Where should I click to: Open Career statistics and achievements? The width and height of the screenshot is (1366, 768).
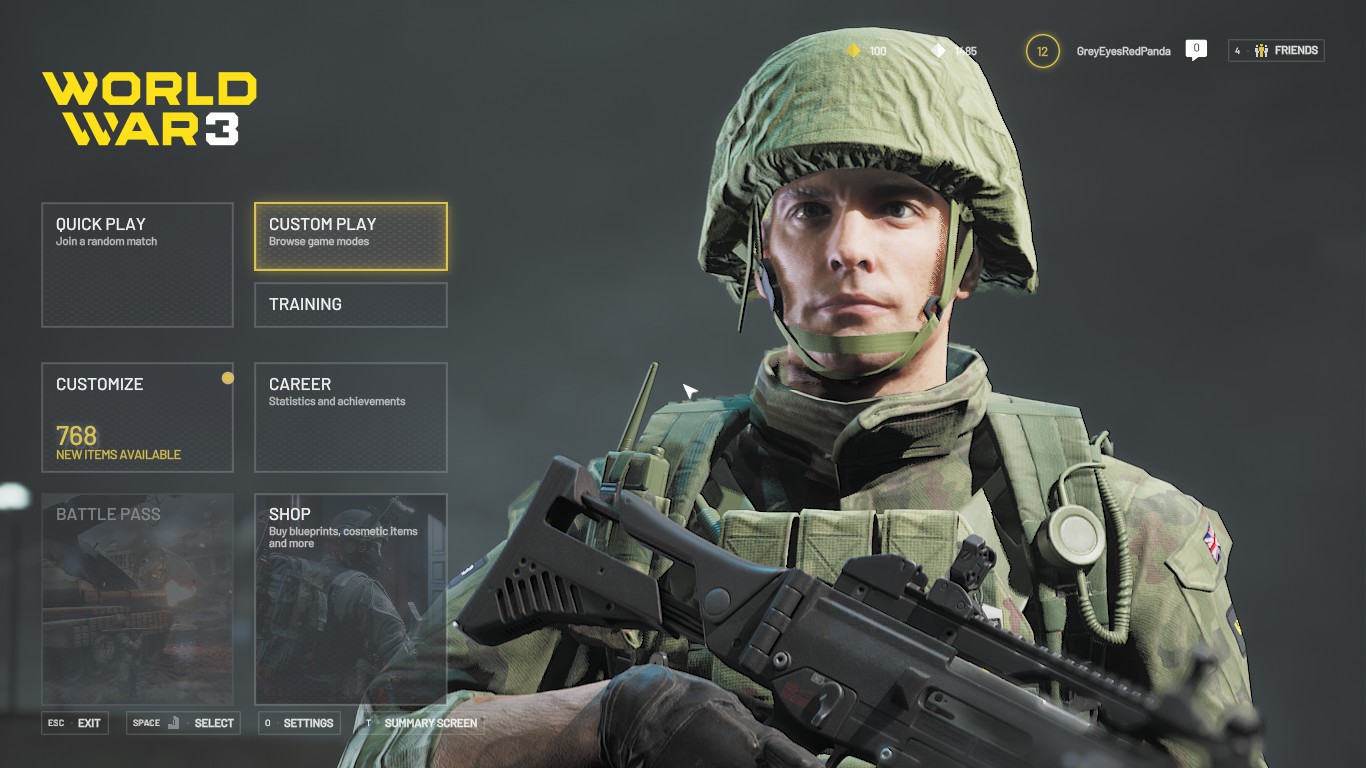tap(350, 417)
